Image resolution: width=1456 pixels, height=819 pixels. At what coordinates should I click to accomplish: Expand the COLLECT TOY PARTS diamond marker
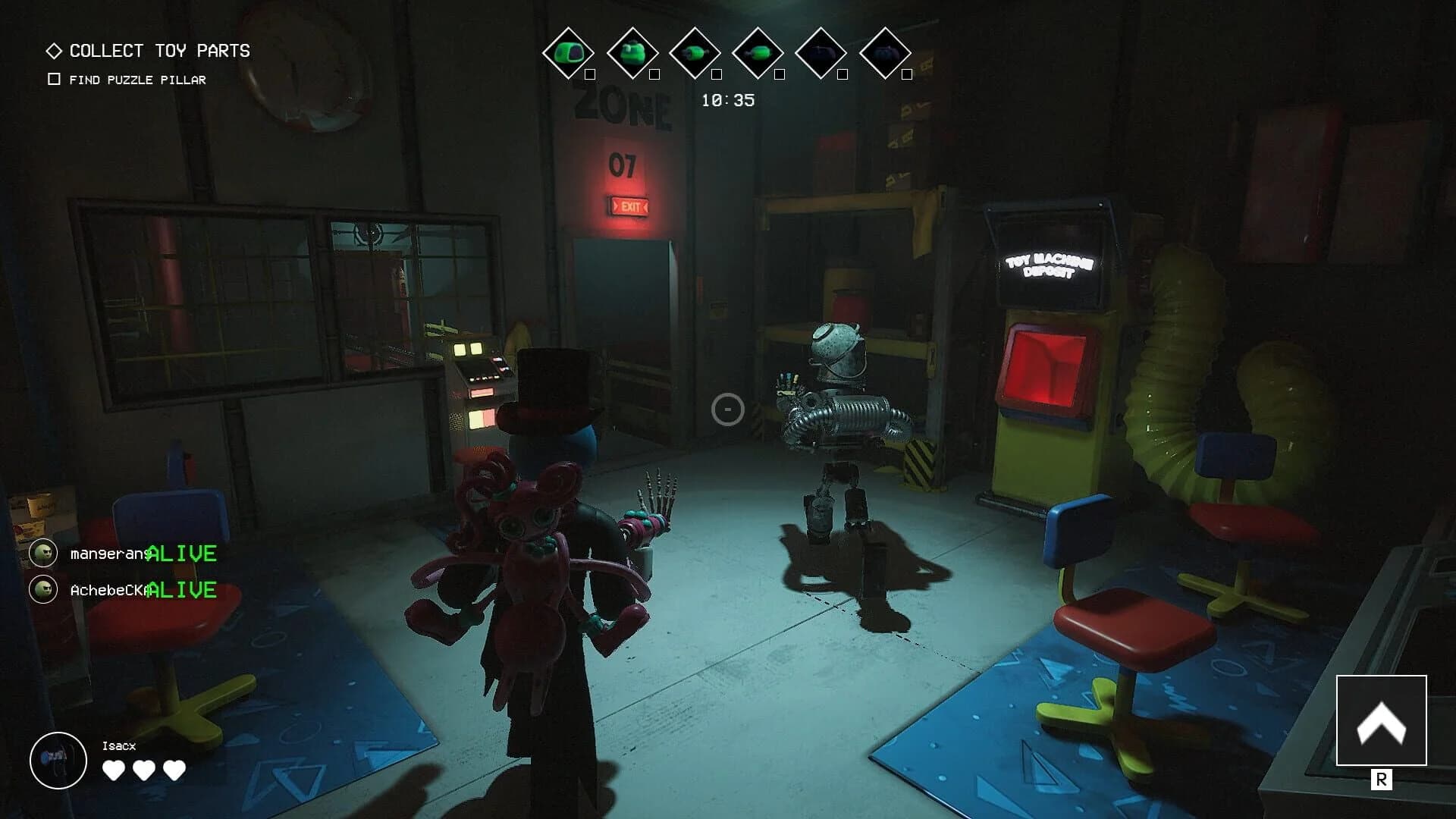tap(53, 52)
